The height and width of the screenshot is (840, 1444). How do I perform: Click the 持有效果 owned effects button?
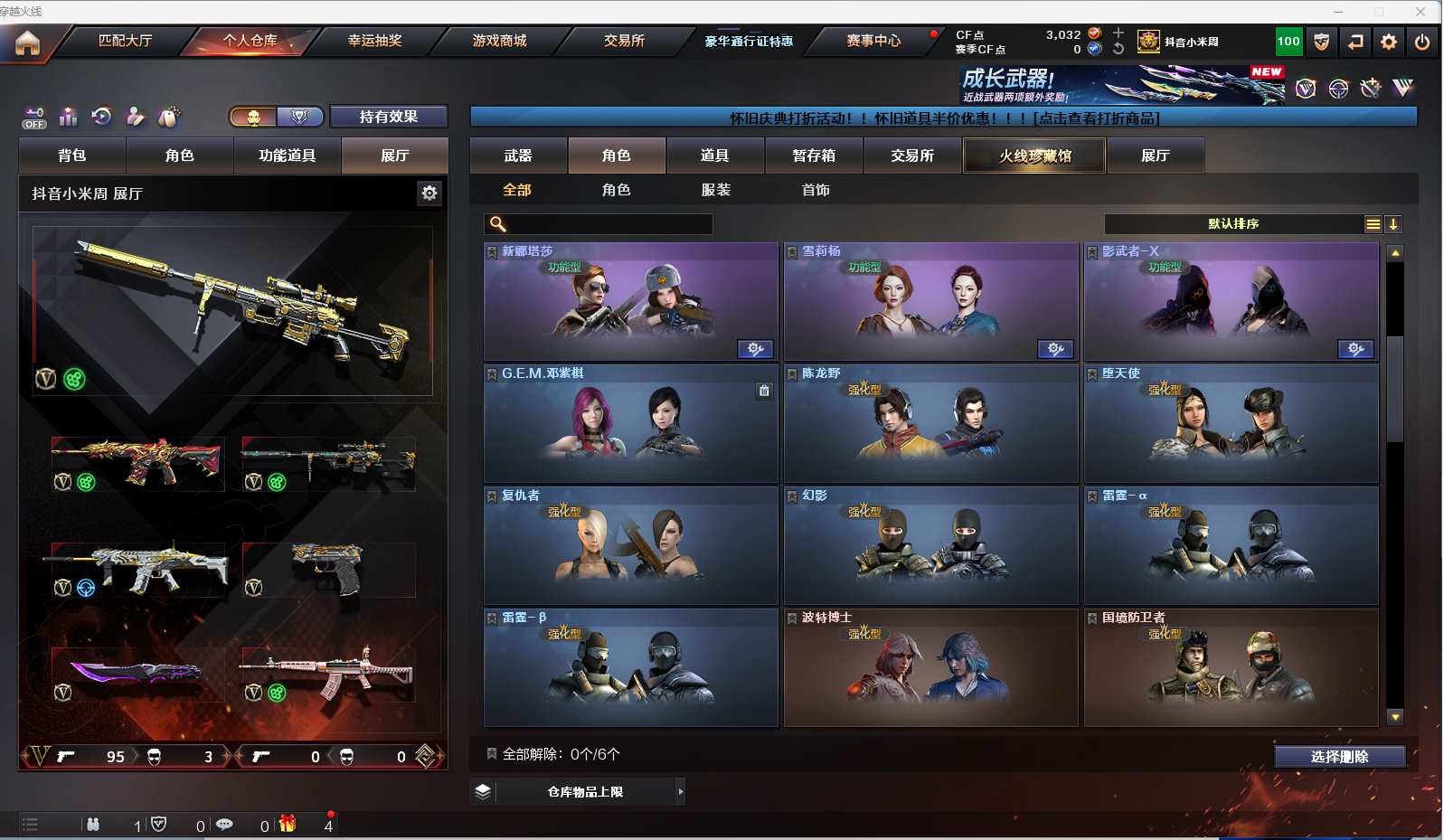[388, 117]
